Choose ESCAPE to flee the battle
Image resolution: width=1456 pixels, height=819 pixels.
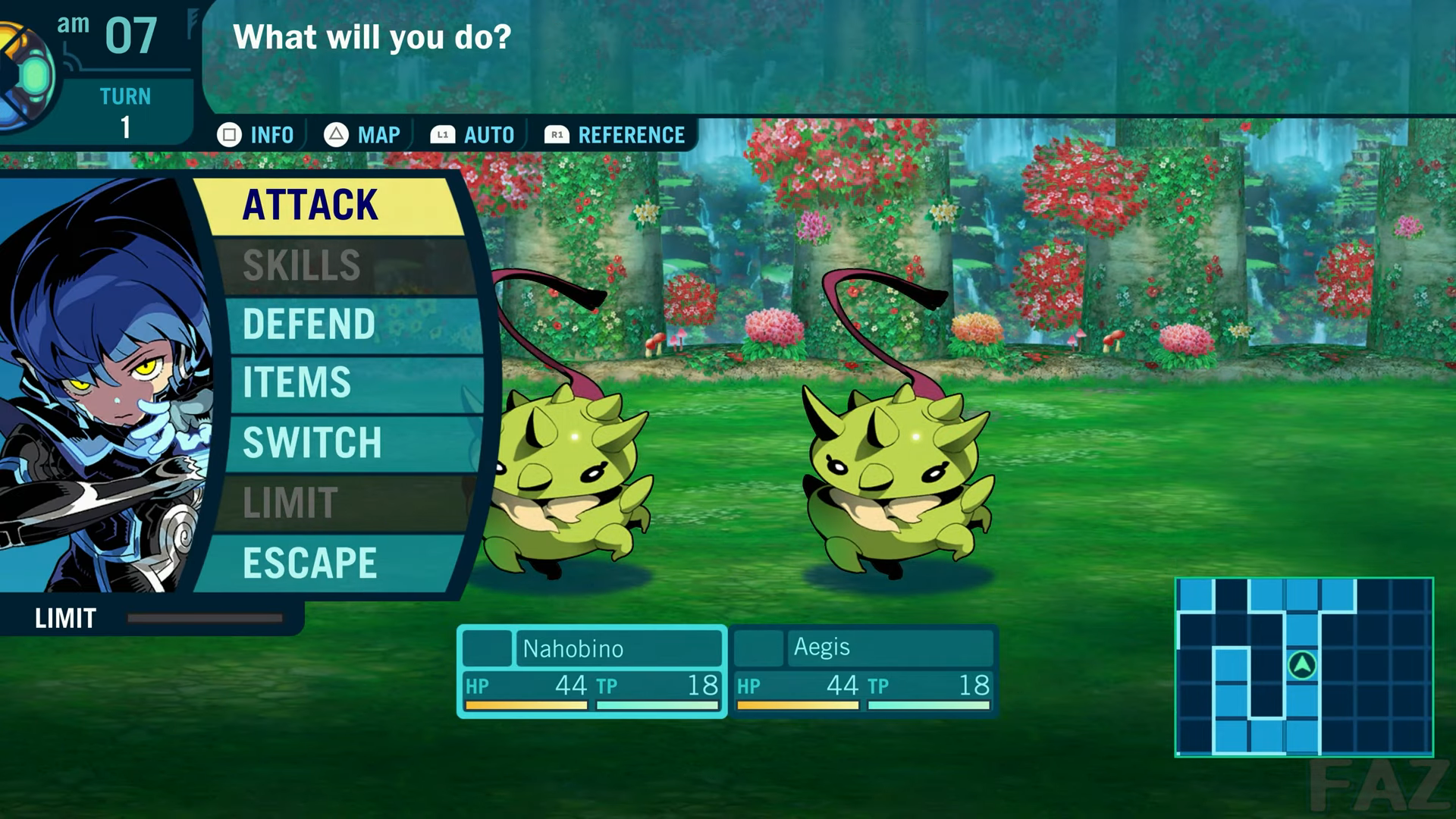pyautogui.click(x=307, y=561)
